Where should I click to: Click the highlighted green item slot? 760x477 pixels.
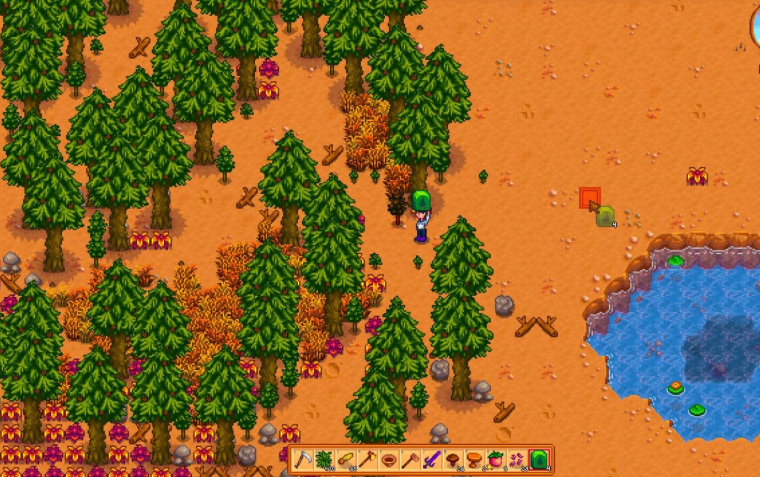coord(539,460)
